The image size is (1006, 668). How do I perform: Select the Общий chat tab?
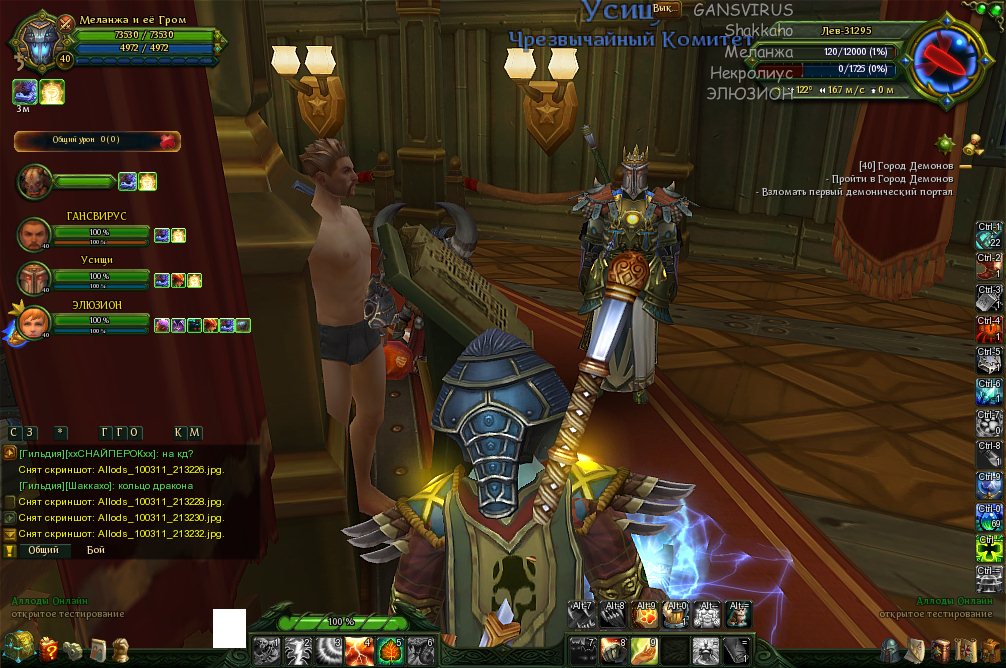point(42,550)
